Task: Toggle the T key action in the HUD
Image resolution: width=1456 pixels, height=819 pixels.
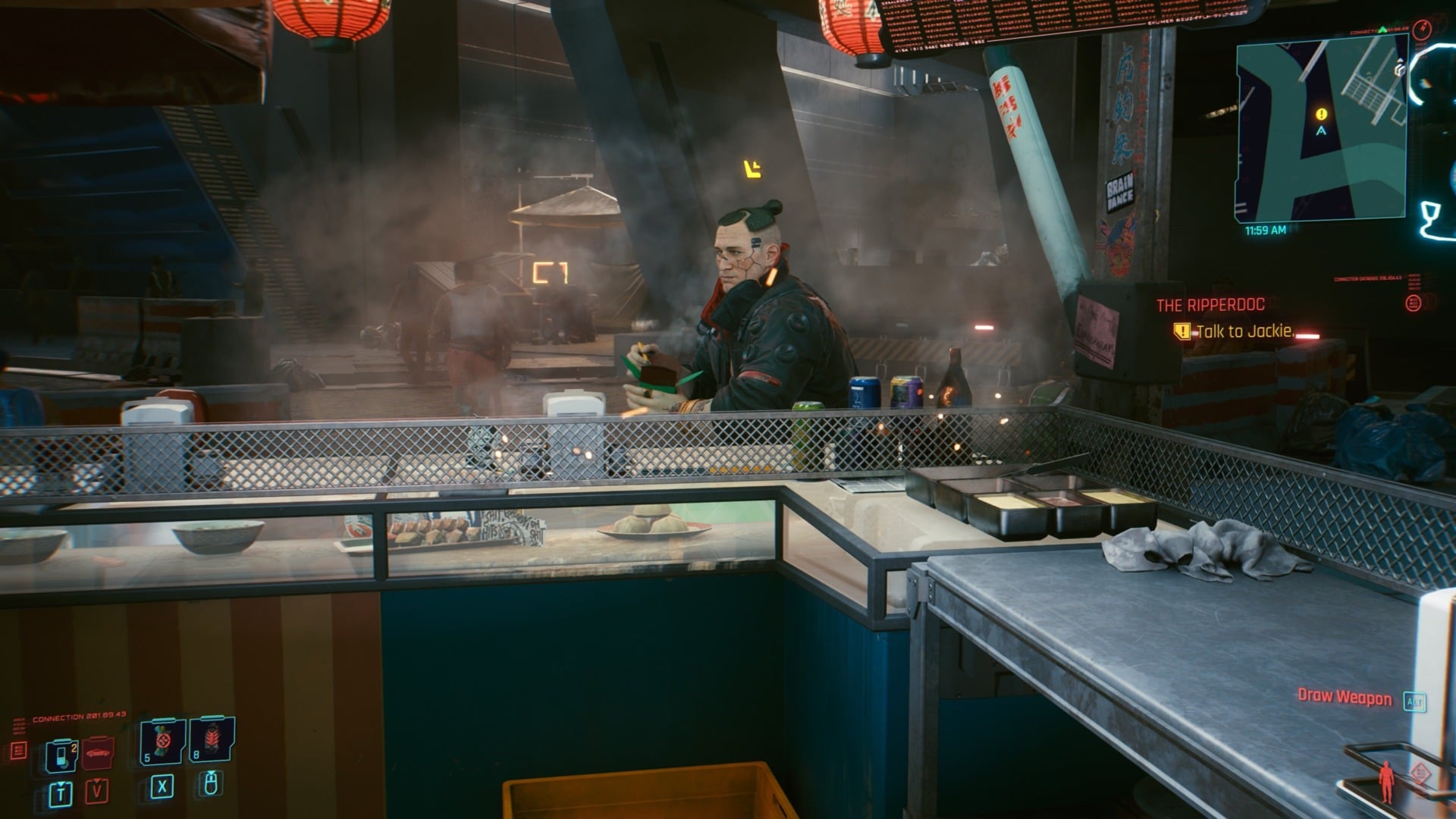Action: pos(61,792)
